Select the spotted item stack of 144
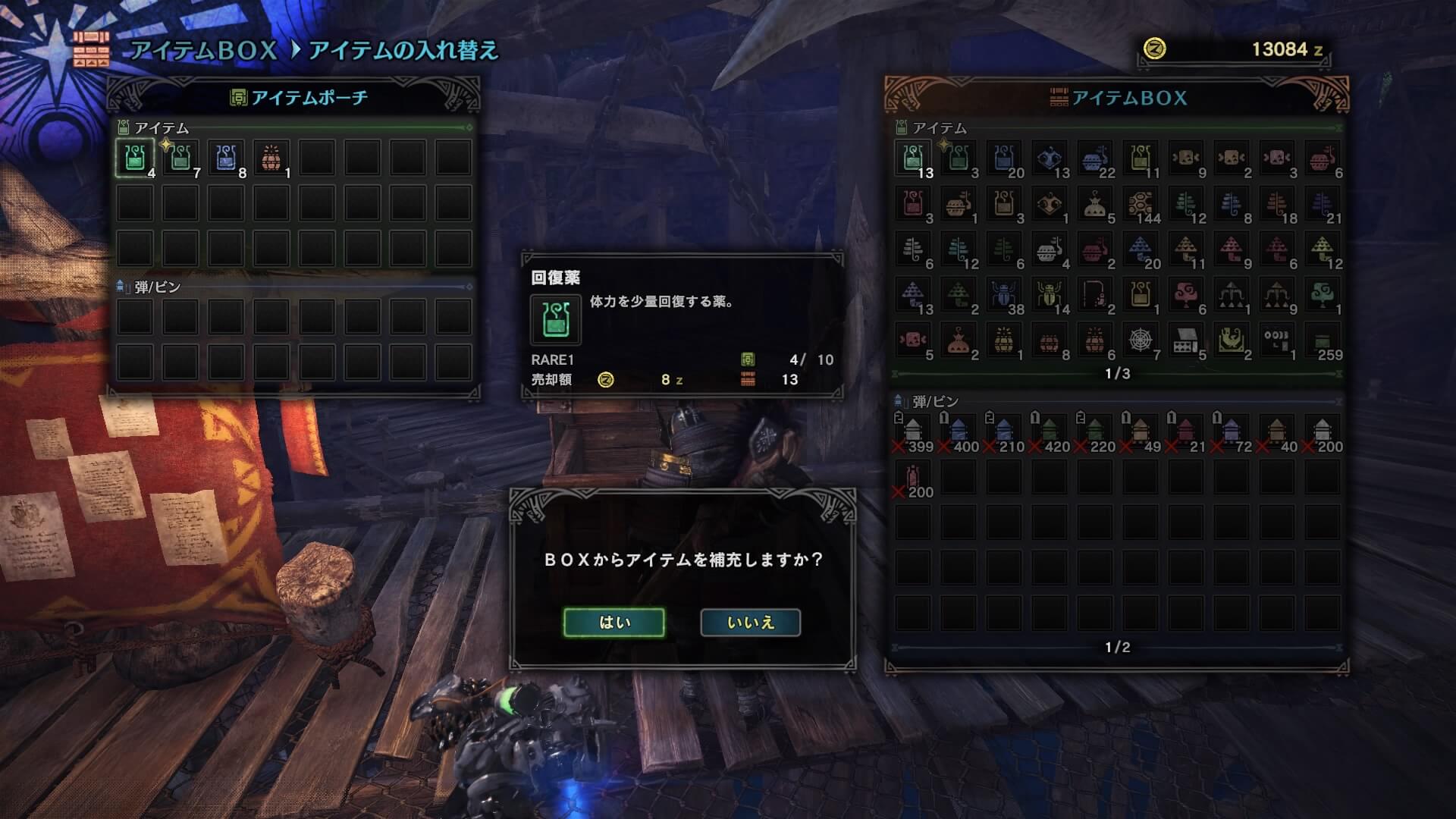1456x819 pixels. tap(1141, 204)
